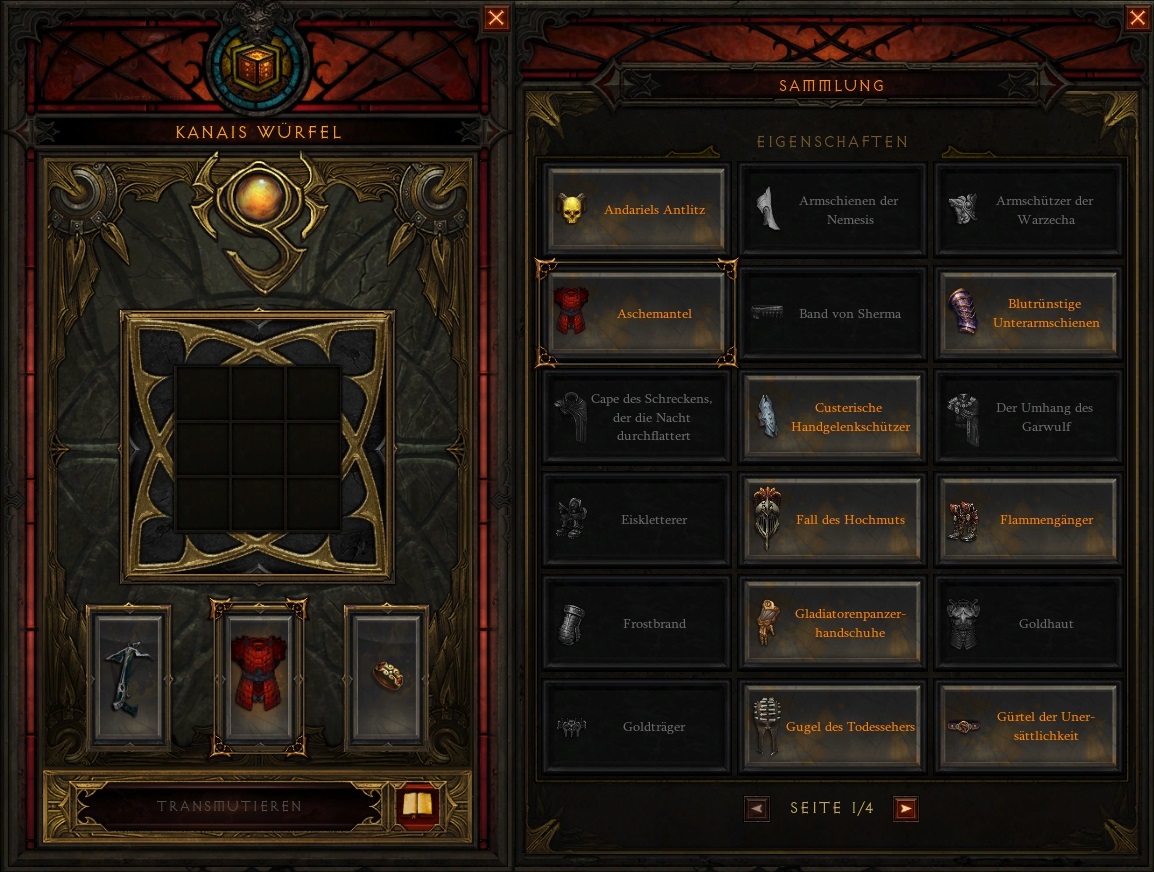
Task: Go to the next collection page
Action: click(906, 808)
